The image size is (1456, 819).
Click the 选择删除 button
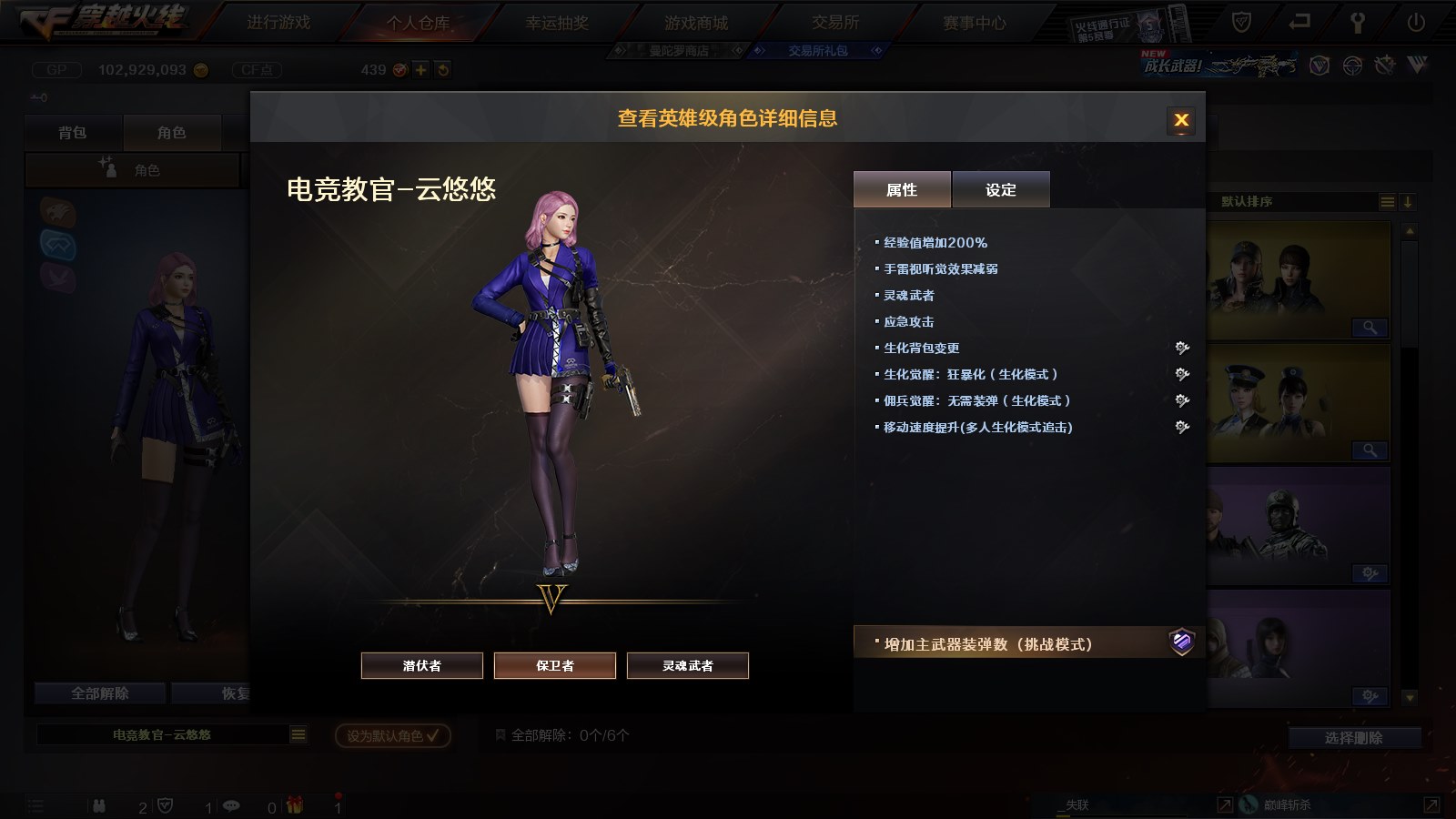tap(1353, 738)
